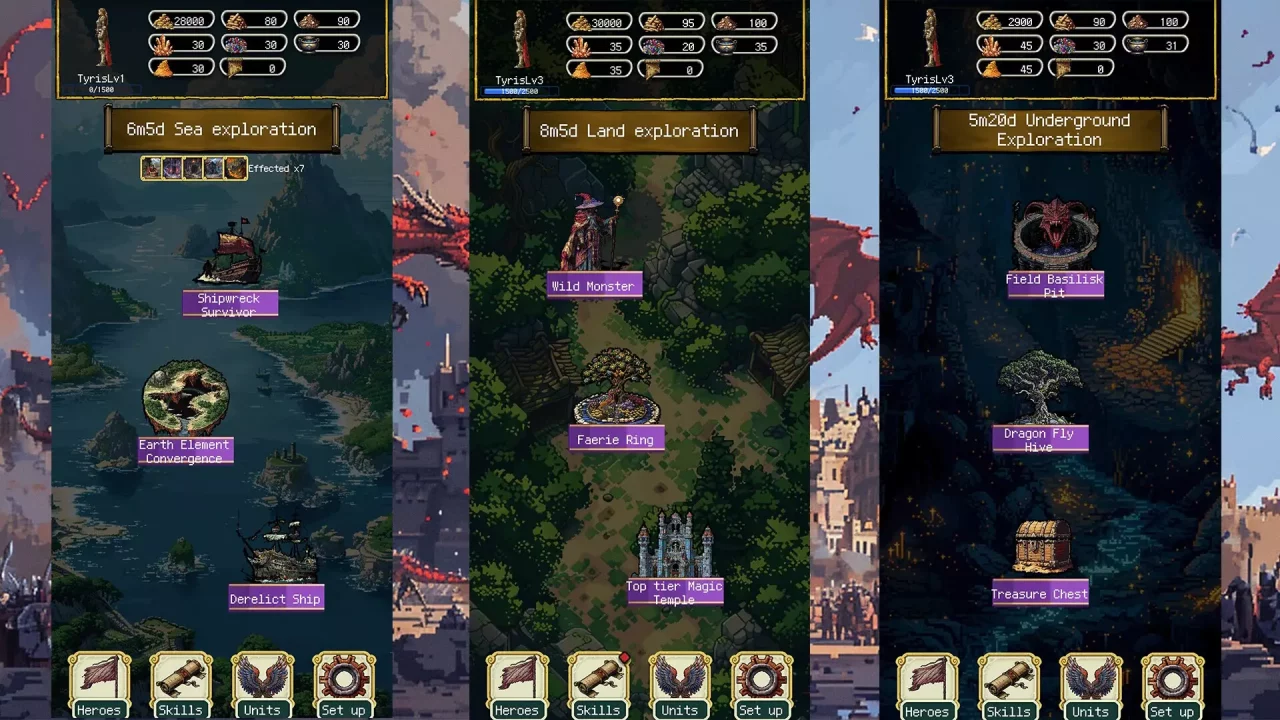Click the first active effect card thumbnail
Viewport: 1280px width, 720px height.
pos(152,168)
